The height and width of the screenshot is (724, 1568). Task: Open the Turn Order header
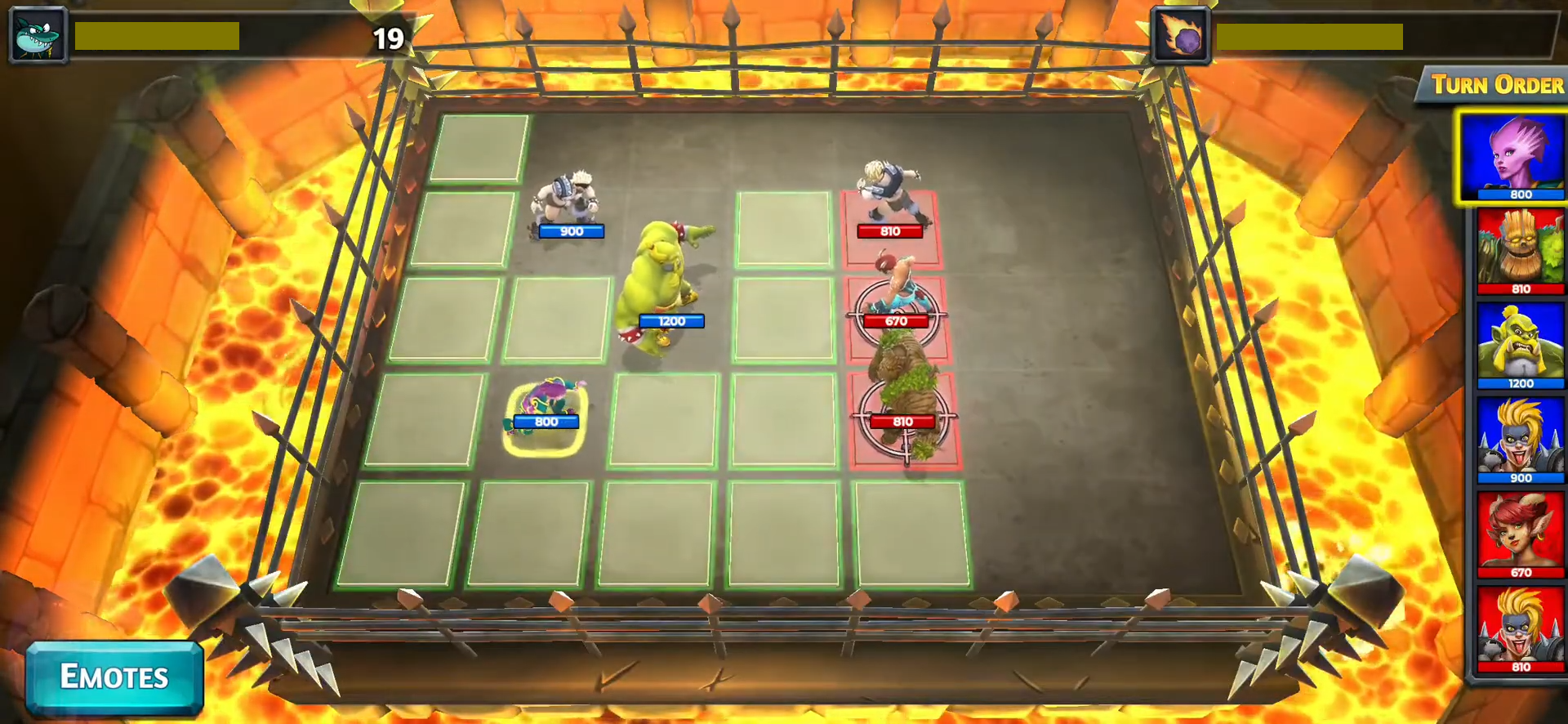(1496, 85)
